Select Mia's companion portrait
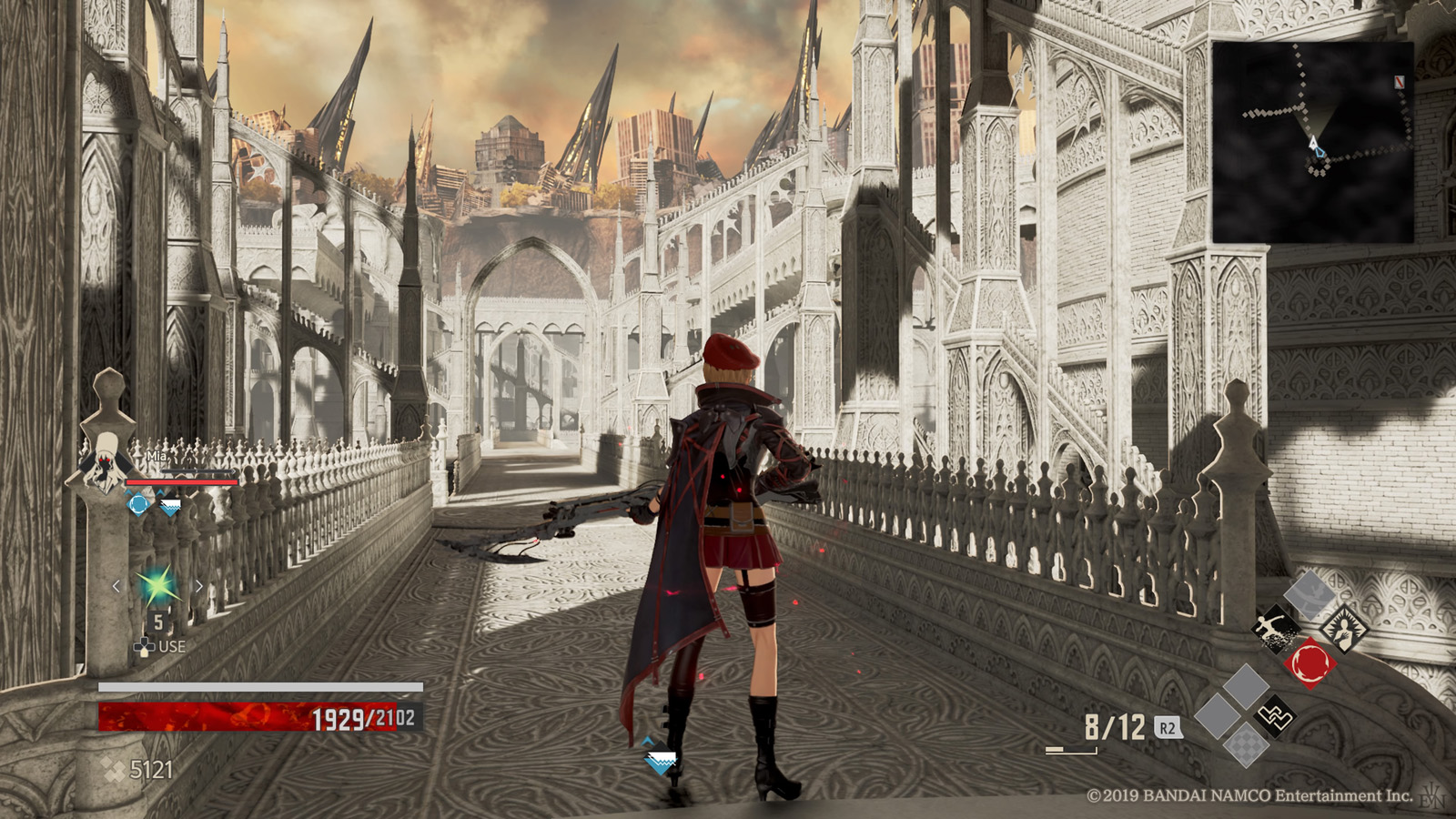 pyautogui.click(x=107, y=464)
